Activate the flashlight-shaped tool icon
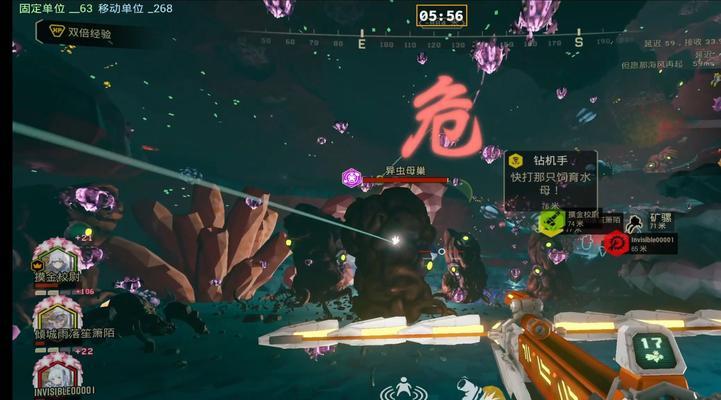 (x=469, y=391)
